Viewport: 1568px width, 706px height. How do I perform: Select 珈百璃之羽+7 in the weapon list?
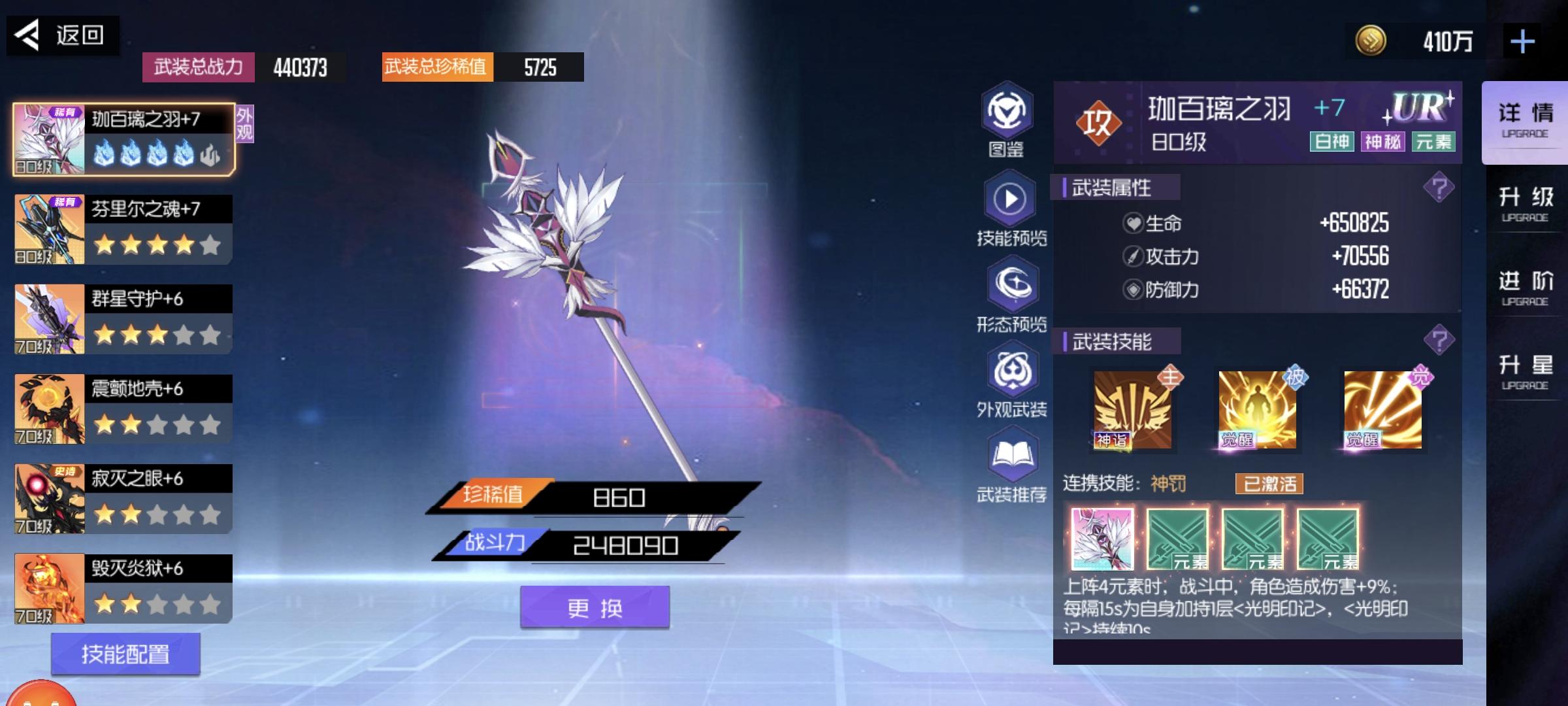[x=124, y=139]
